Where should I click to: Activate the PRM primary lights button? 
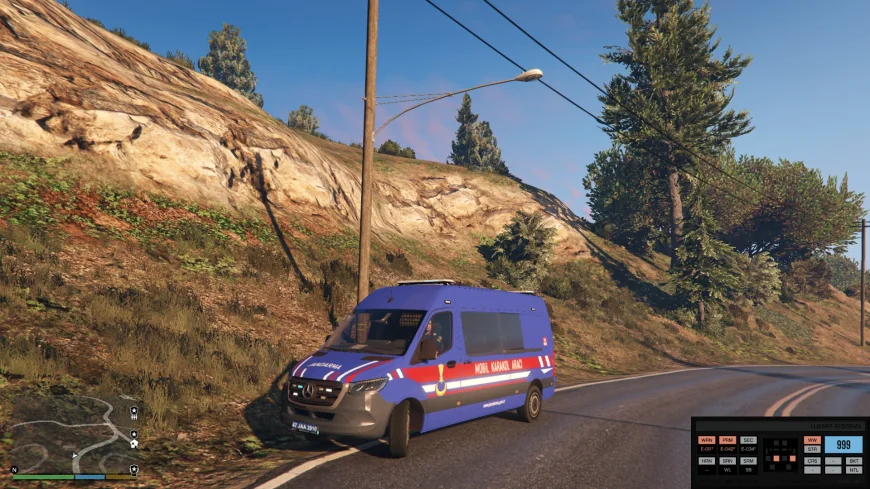click(728, 440)
